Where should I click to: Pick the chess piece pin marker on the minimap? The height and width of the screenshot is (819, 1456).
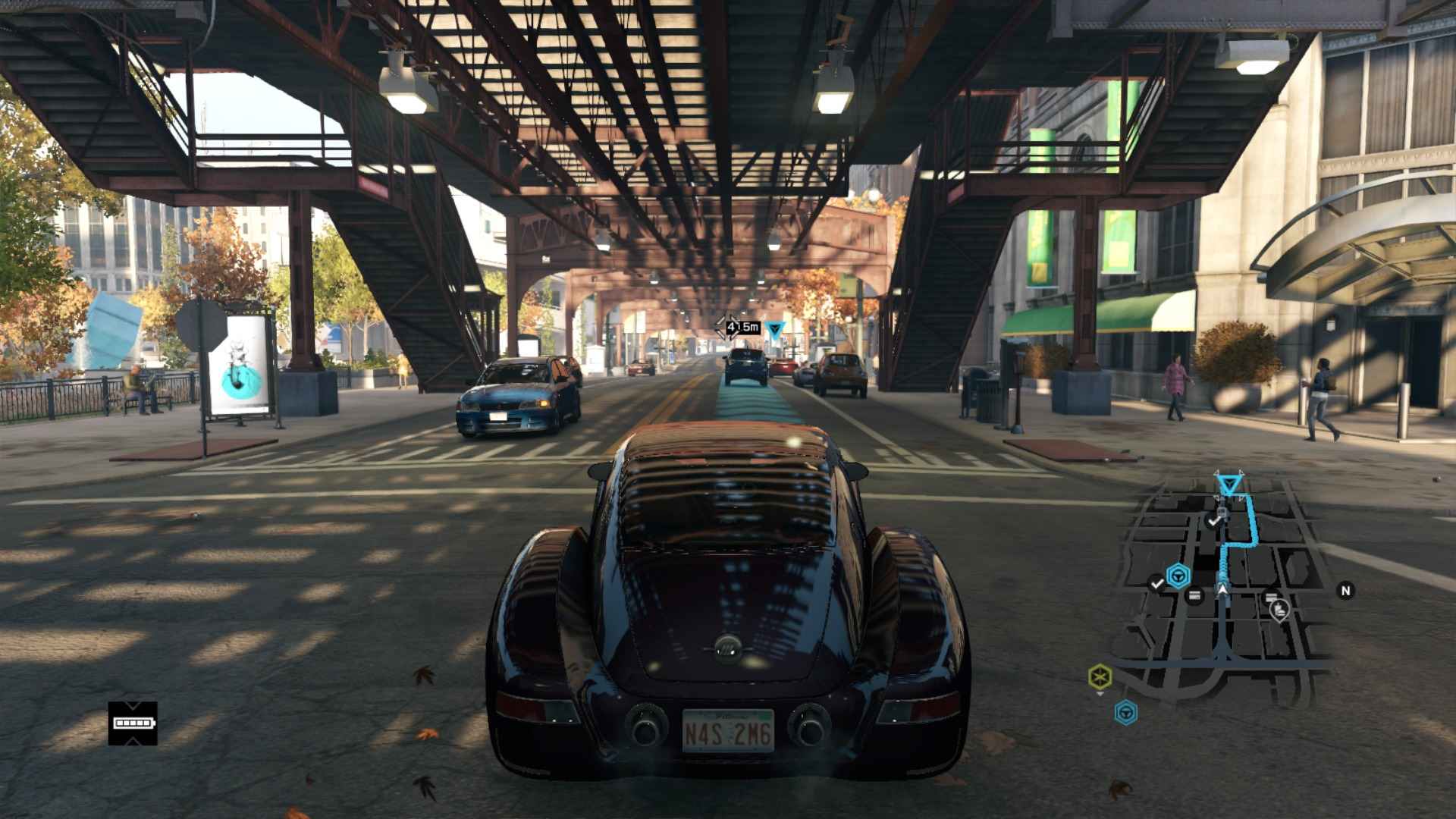click(1279, 608)
